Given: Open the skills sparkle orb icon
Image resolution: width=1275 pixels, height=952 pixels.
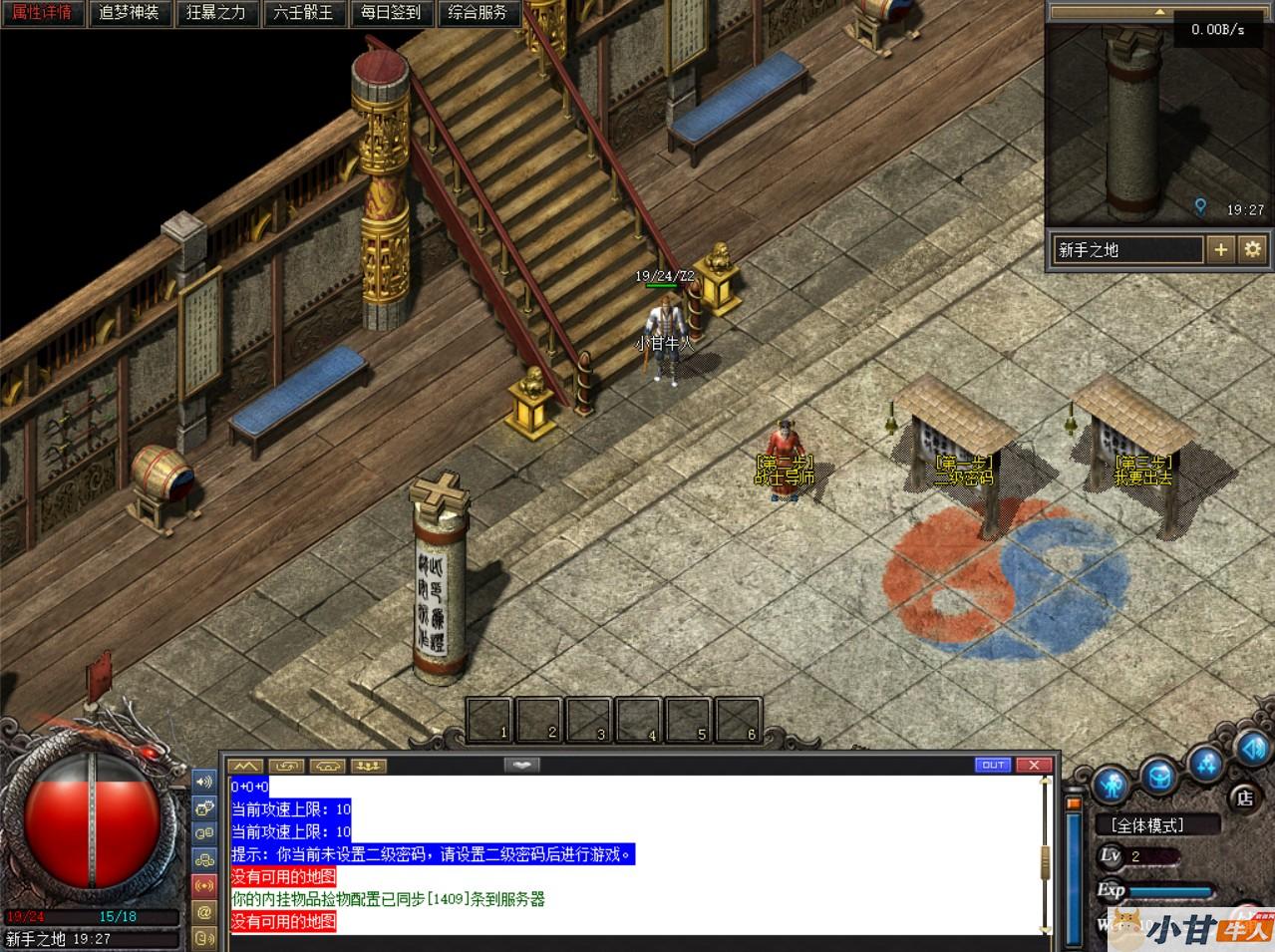Looking at the screenshot, I should click(x=1207, y=765).
